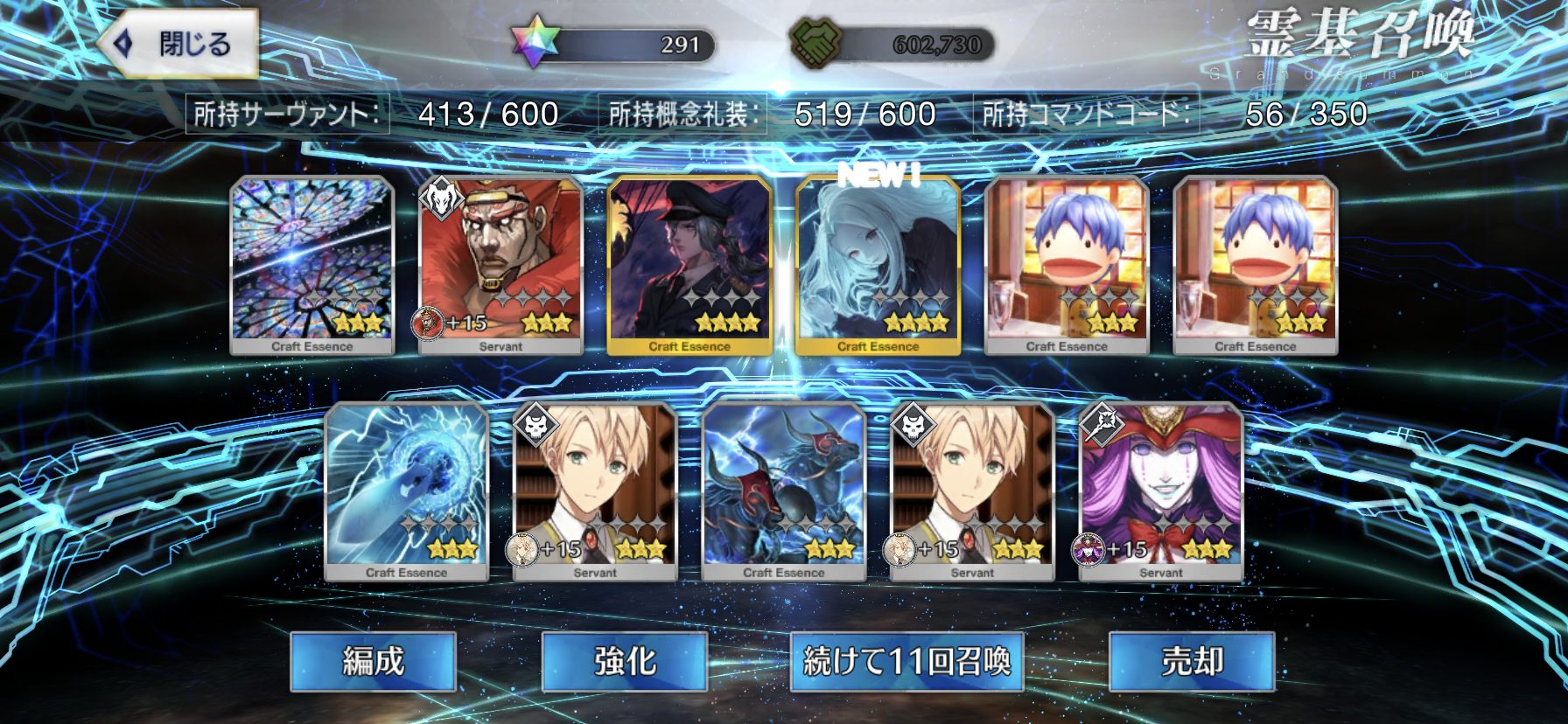This screenshot has height=724, width=1568.
Task: Go to the 強化 enhancement screen
Action: 624,662
